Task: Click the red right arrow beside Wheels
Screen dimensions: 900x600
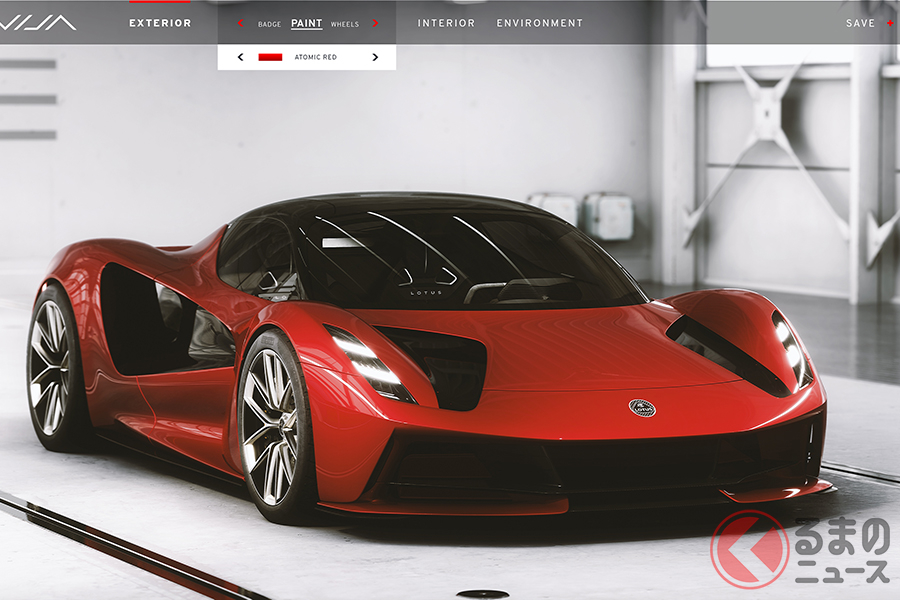Action: point(375,24)
